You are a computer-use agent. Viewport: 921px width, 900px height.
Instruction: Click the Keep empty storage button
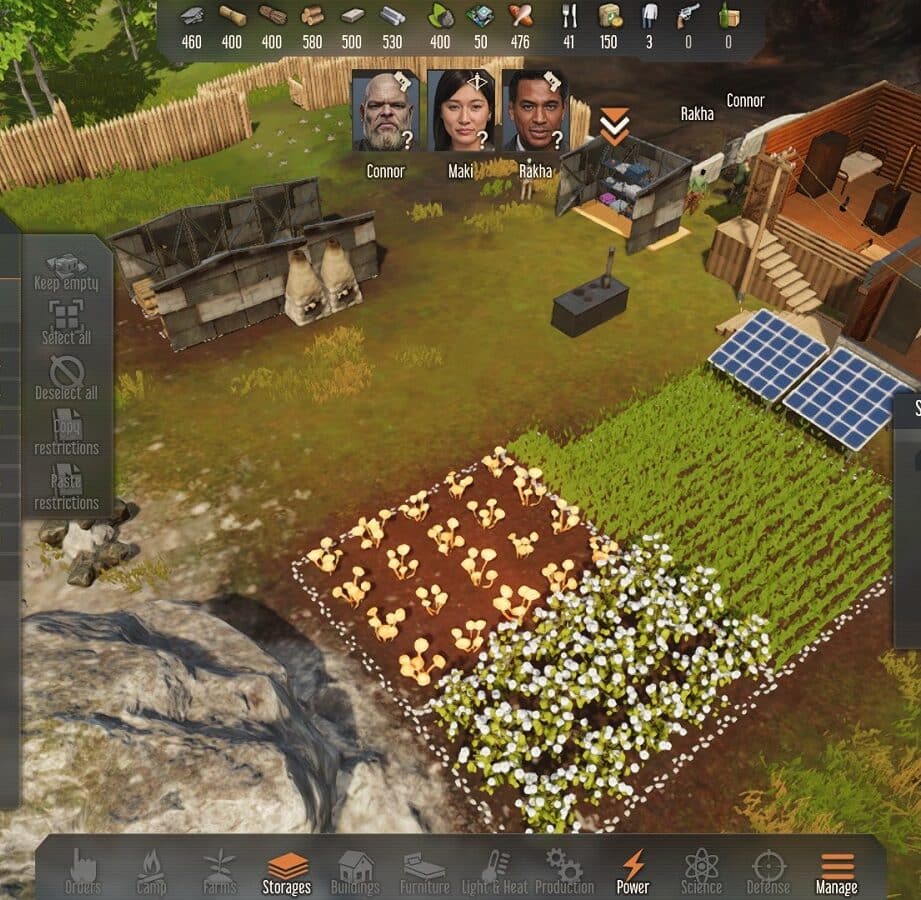(x=67, y=271)
